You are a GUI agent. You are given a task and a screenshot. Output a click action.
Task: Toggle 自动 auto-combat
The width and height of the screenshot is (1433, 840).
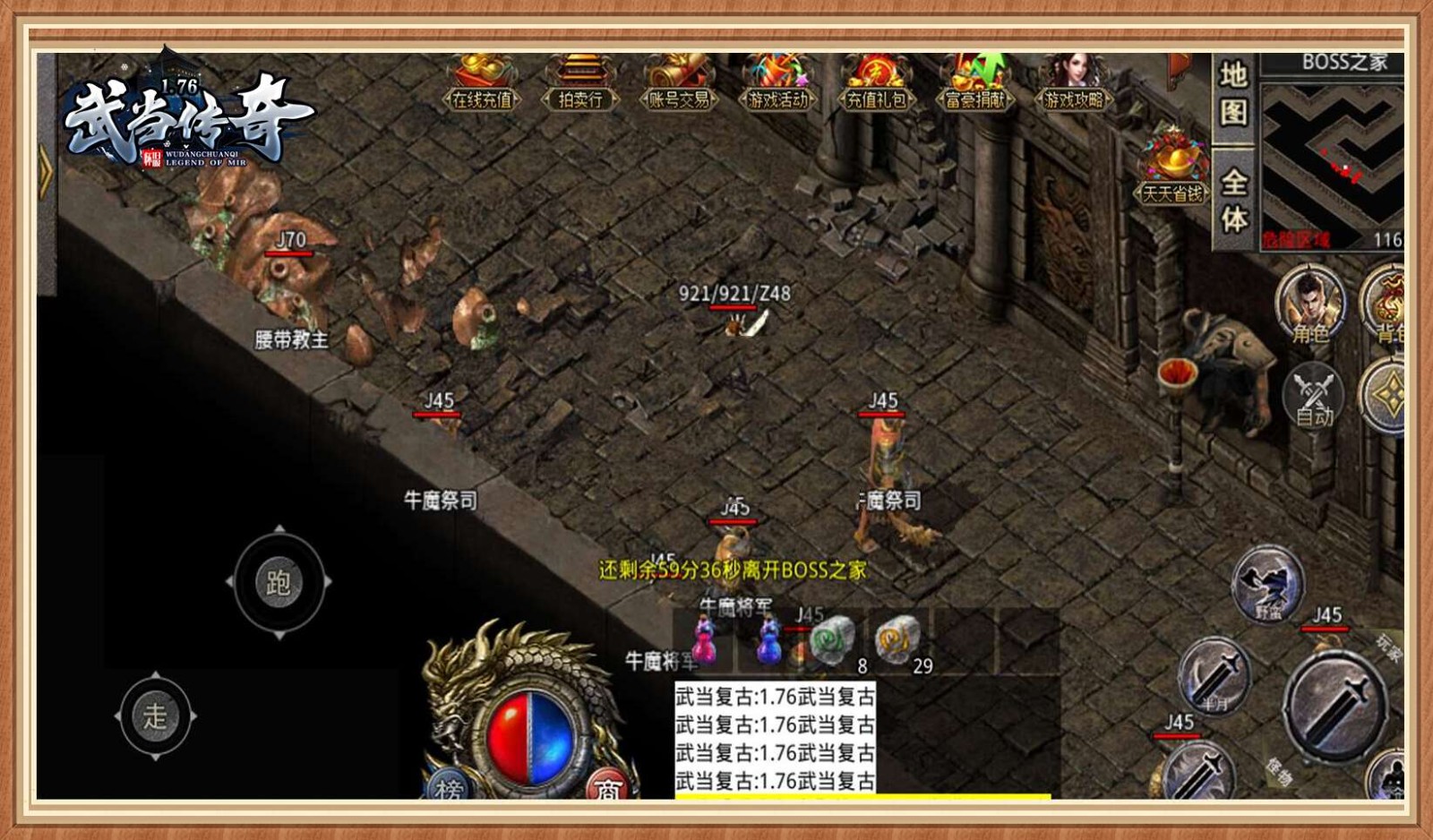pos(1313,398)
